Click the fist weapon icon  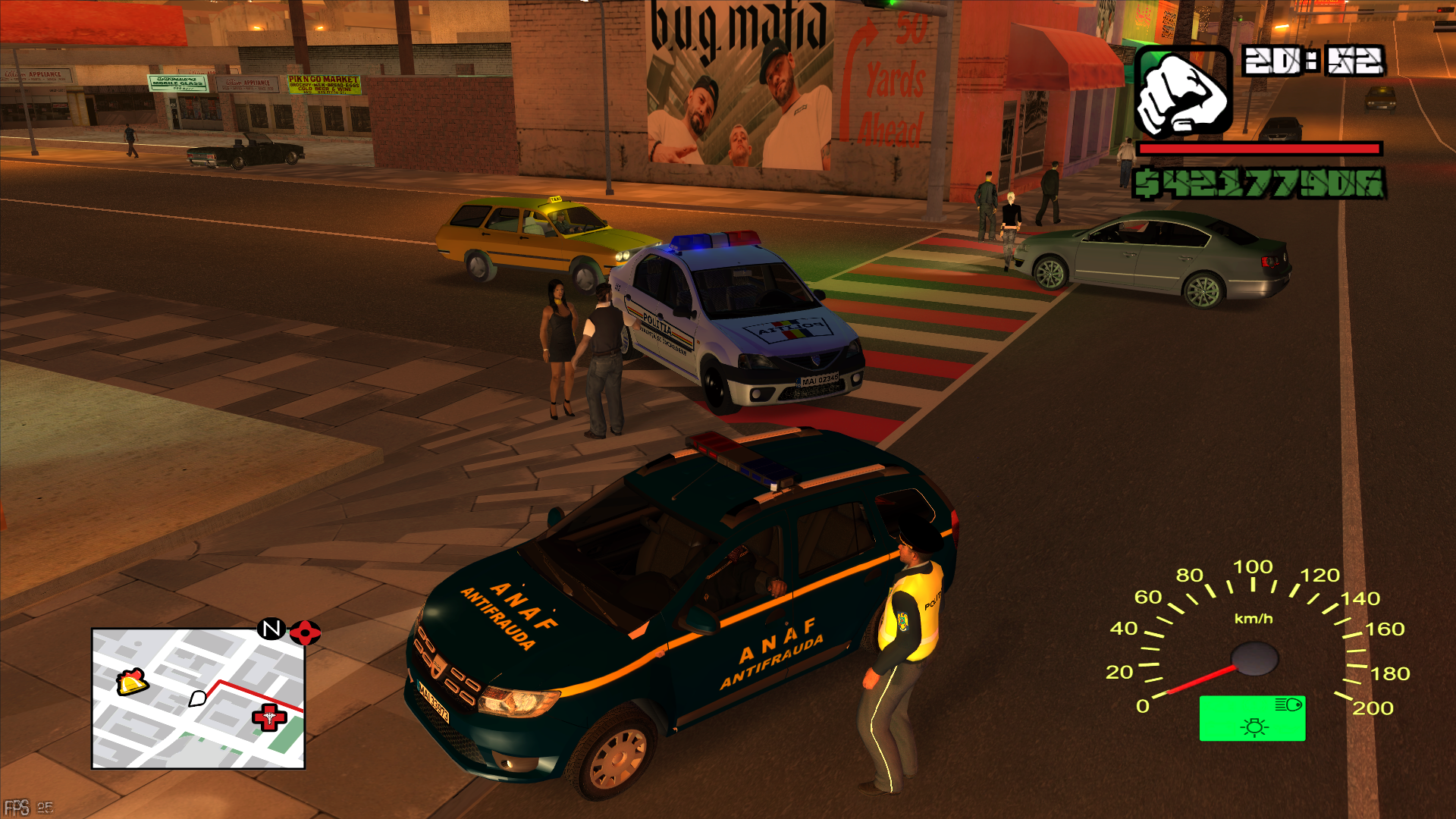[x=1181, y=93]
